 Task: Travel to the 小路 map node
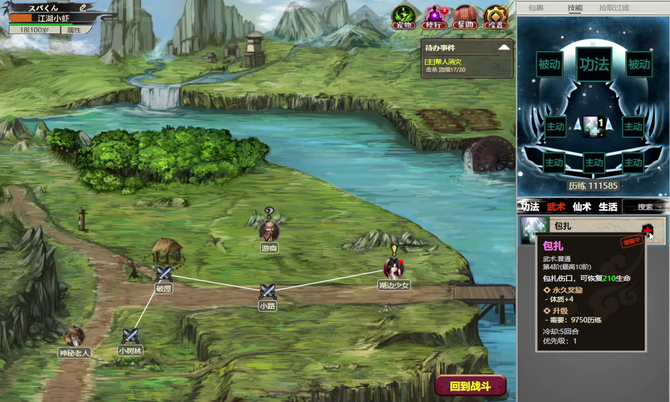(267, 292)
